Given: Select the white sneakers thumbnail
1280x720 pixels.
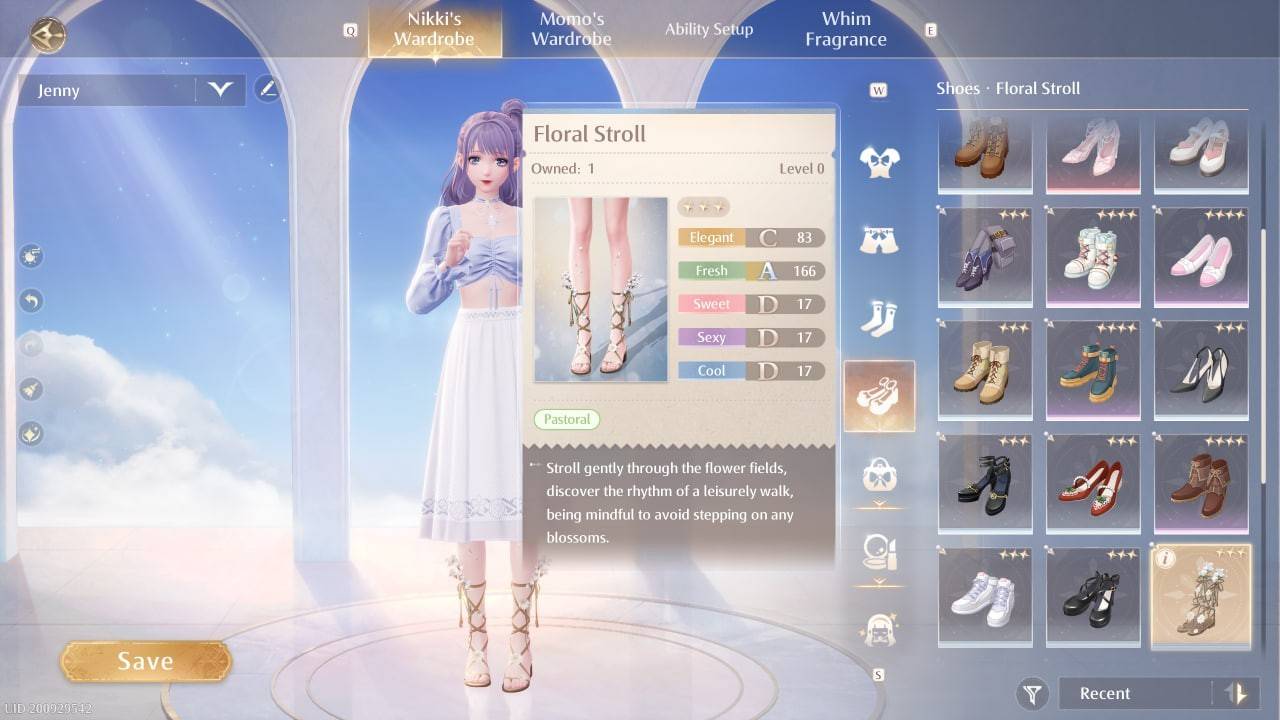Looking at the screenshot, I should click(x=984, y=595).
